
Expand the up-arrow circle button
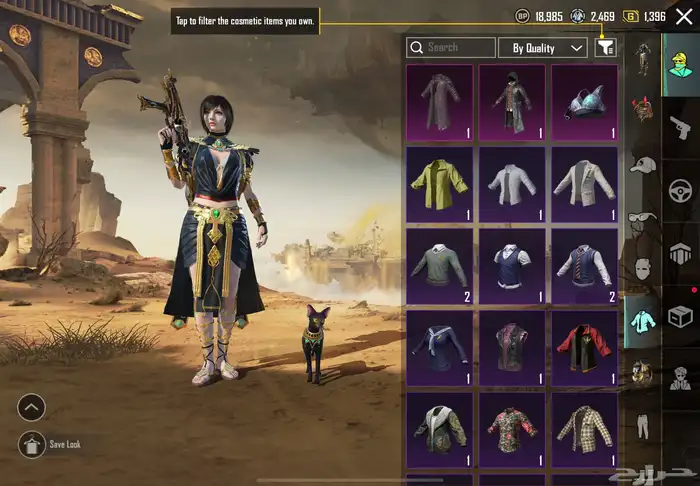(x=32, y=407)
